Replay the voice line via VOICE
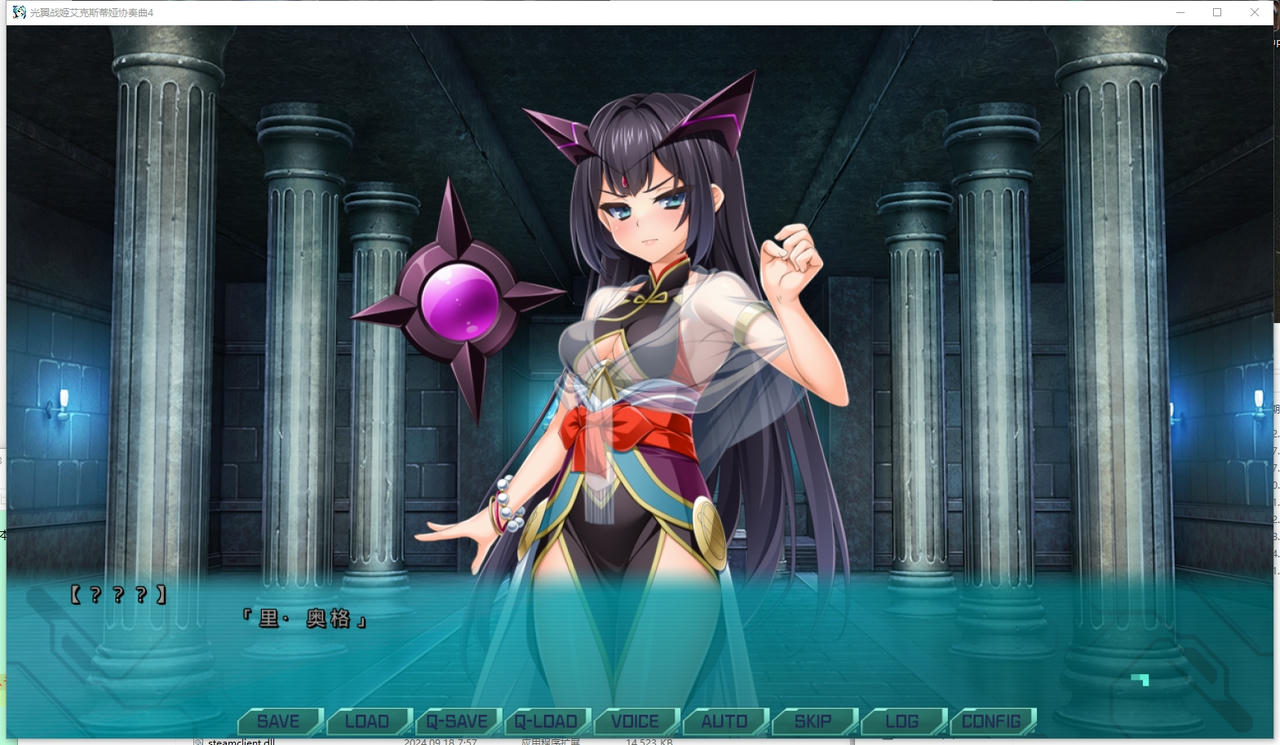 point(636,720)
